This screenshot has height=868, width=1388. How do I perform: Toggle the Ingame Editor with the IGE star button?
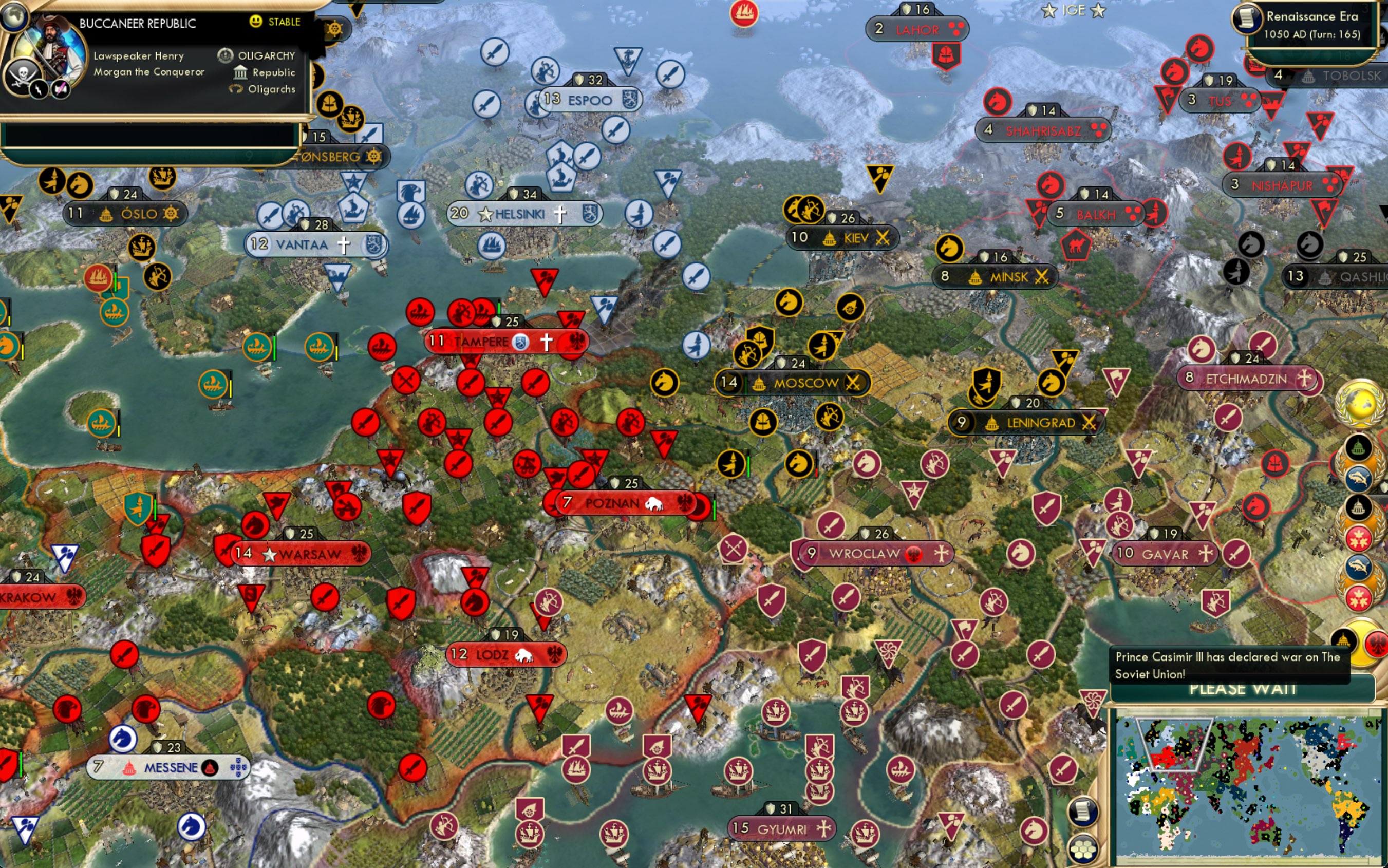(1076, 10)
